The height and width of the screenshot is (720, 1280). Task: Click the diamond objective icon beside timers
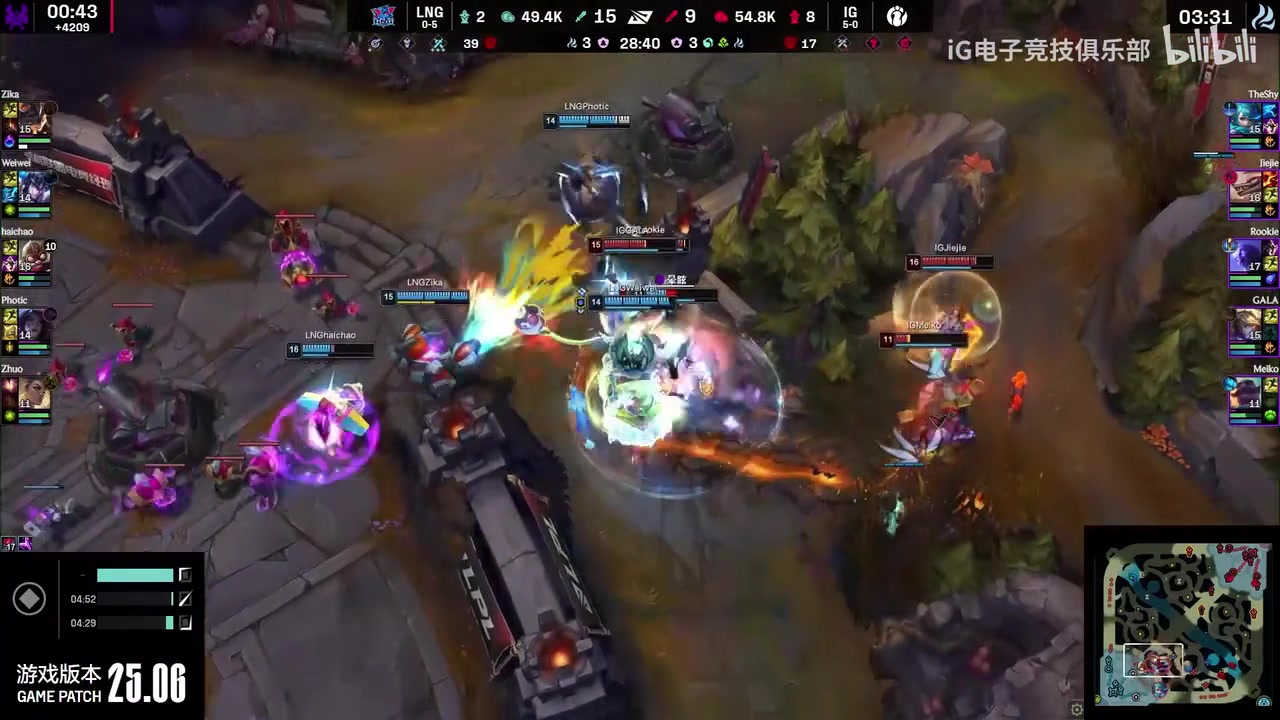[29, 599]
